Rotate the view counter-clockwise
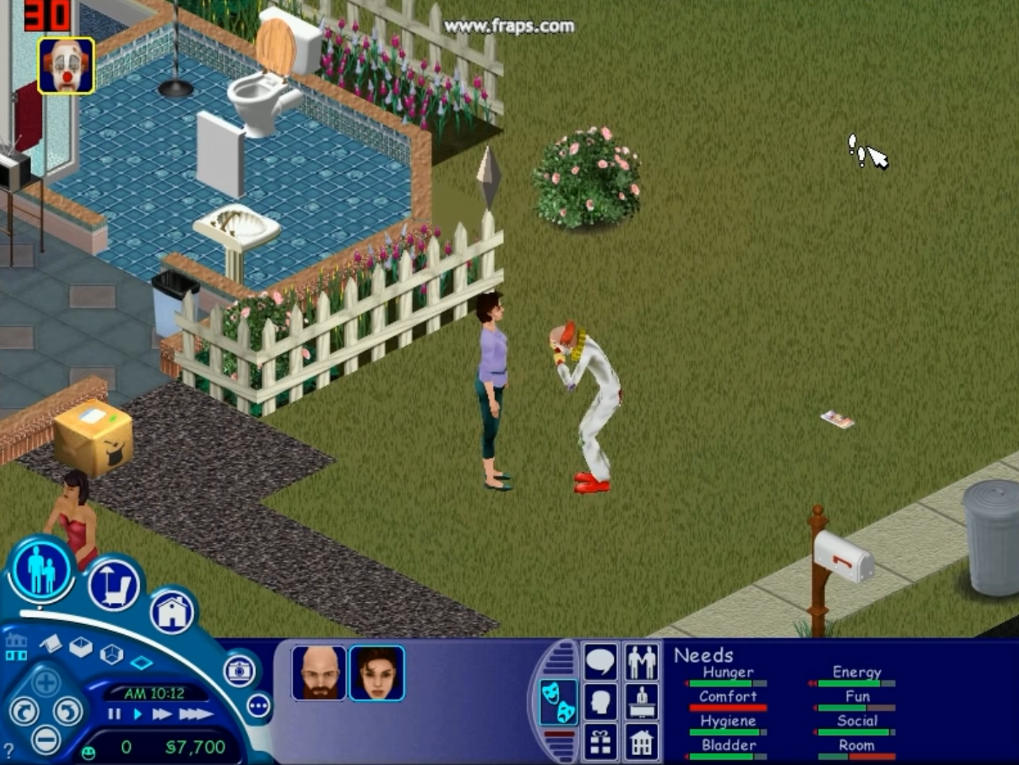 [24, 711]
